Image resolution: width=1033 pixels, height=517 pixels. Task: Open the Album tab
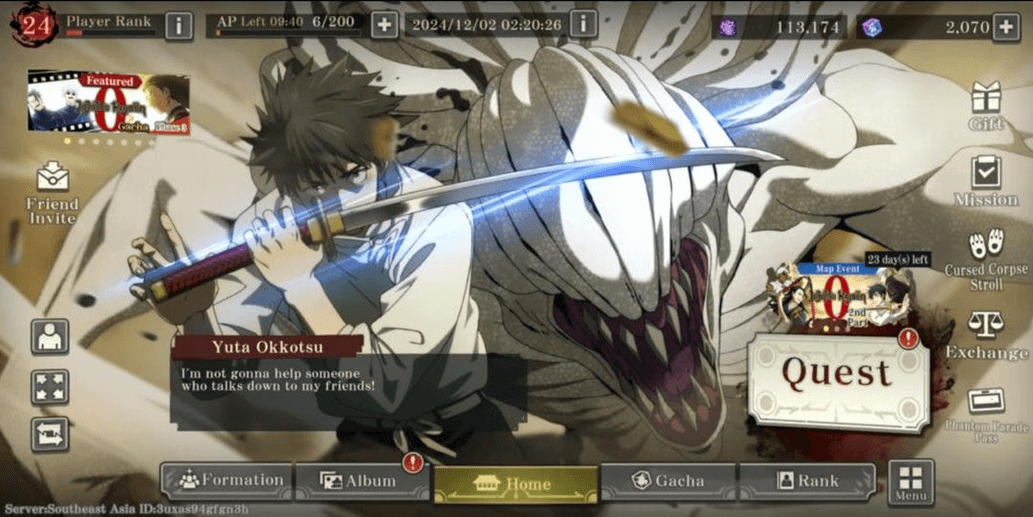tap(360, 481)
